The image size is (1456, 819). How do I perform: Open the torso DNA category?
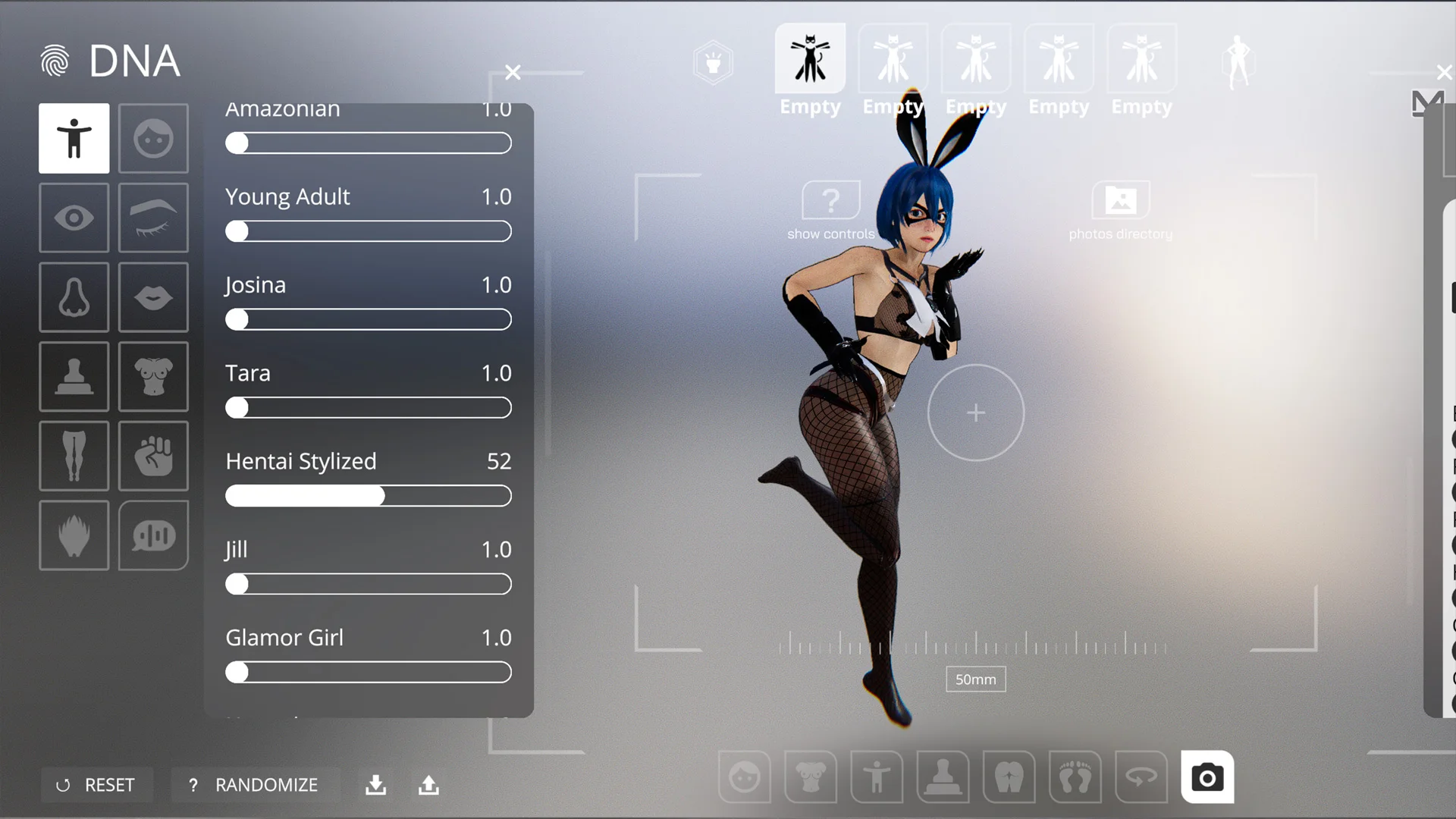pos(153,377)
